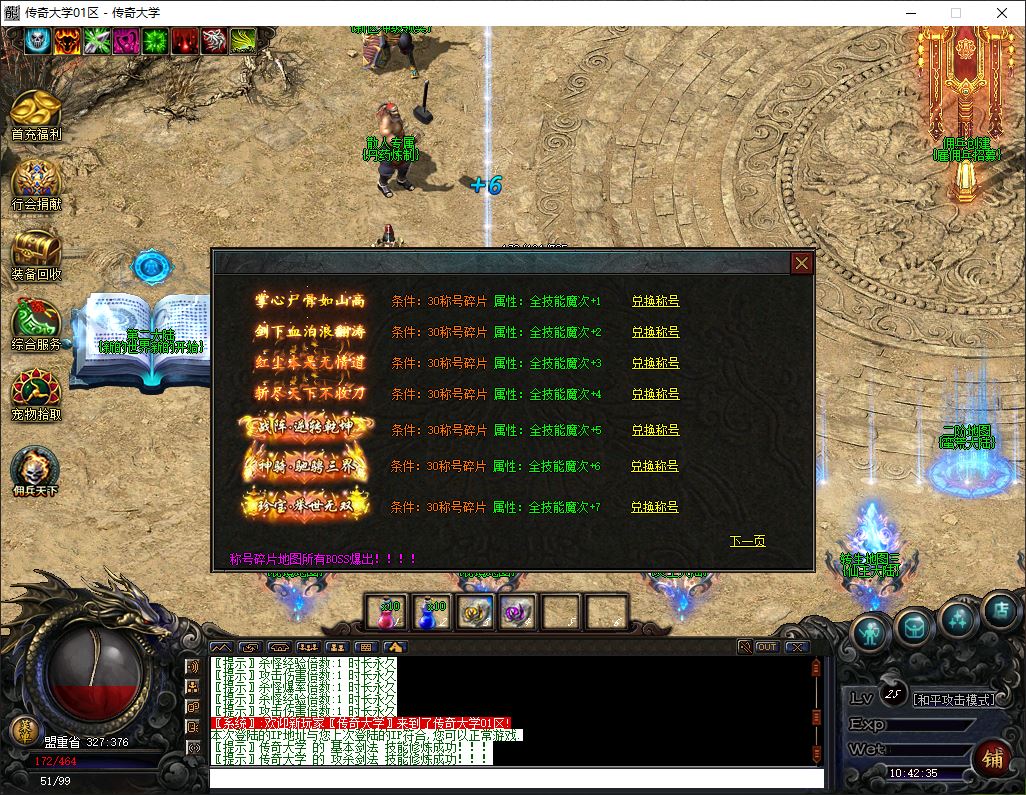
Task: Go to the next page (下一页)
Action: point(747,541)
